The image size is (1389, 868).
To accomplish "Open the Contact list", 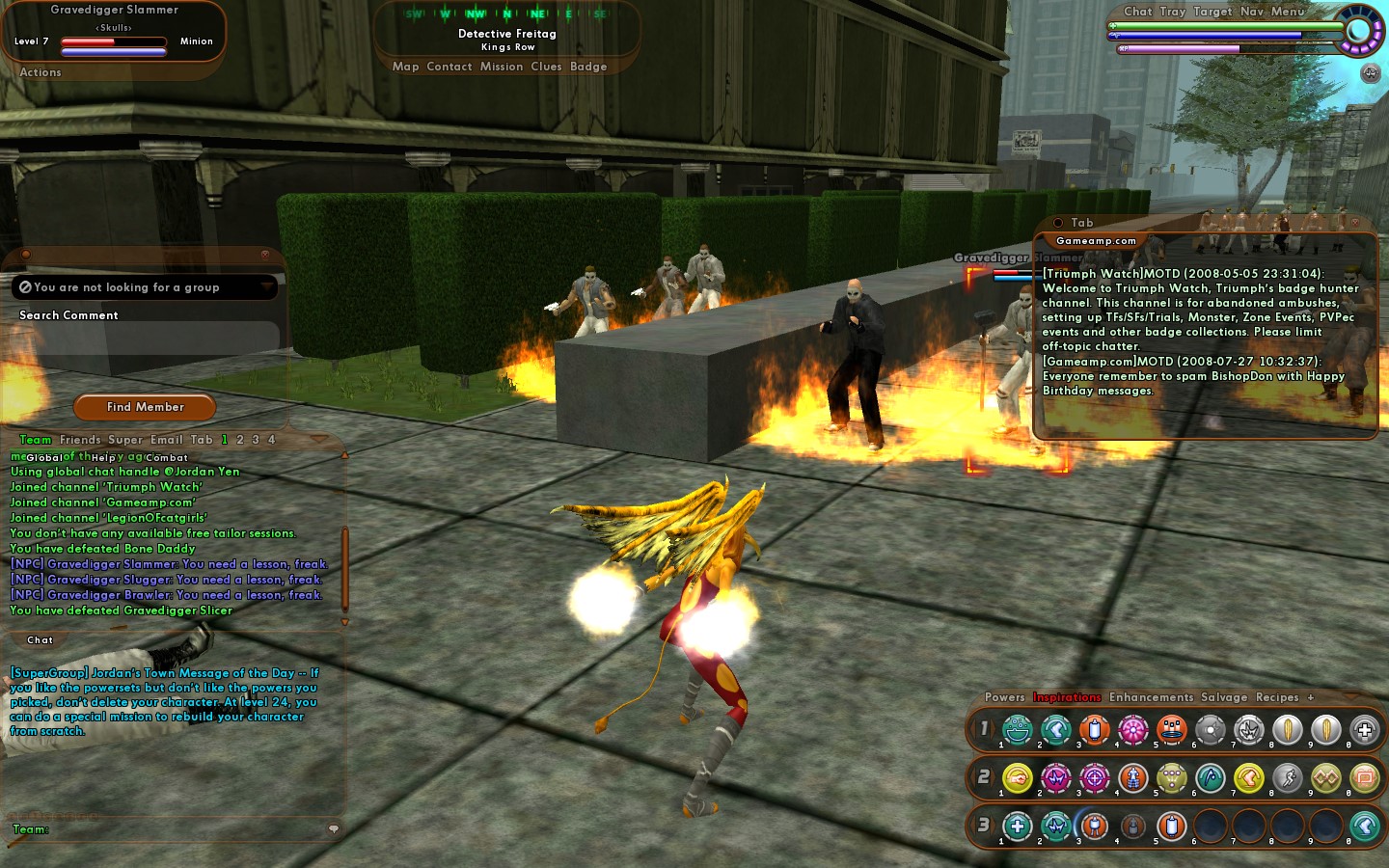I will (449, 67).
